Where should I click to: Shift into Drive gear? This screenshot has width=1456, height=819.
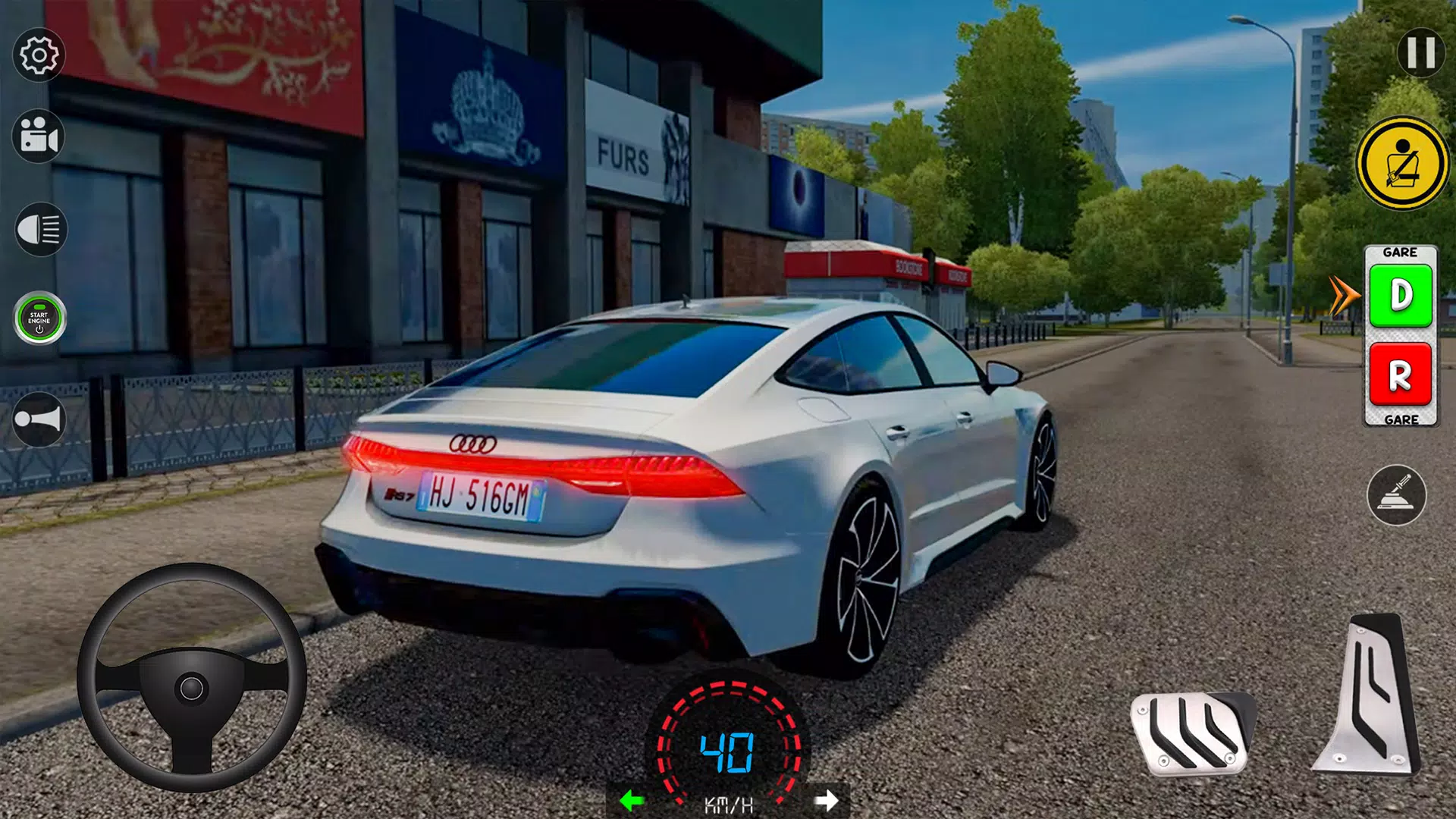1401,296
